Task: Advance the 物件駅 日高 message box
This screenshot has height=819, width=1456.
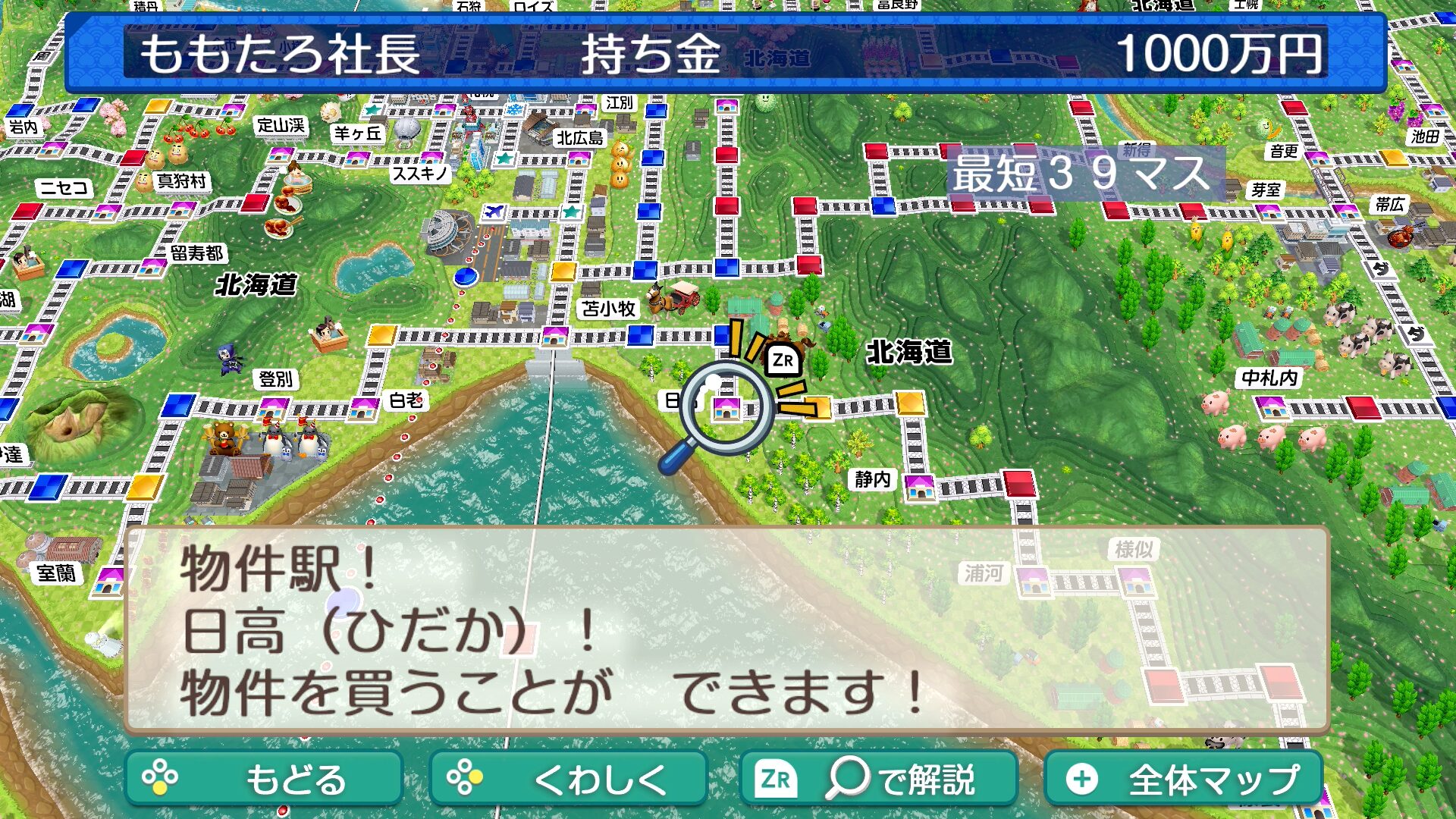Action: [726, 630]
